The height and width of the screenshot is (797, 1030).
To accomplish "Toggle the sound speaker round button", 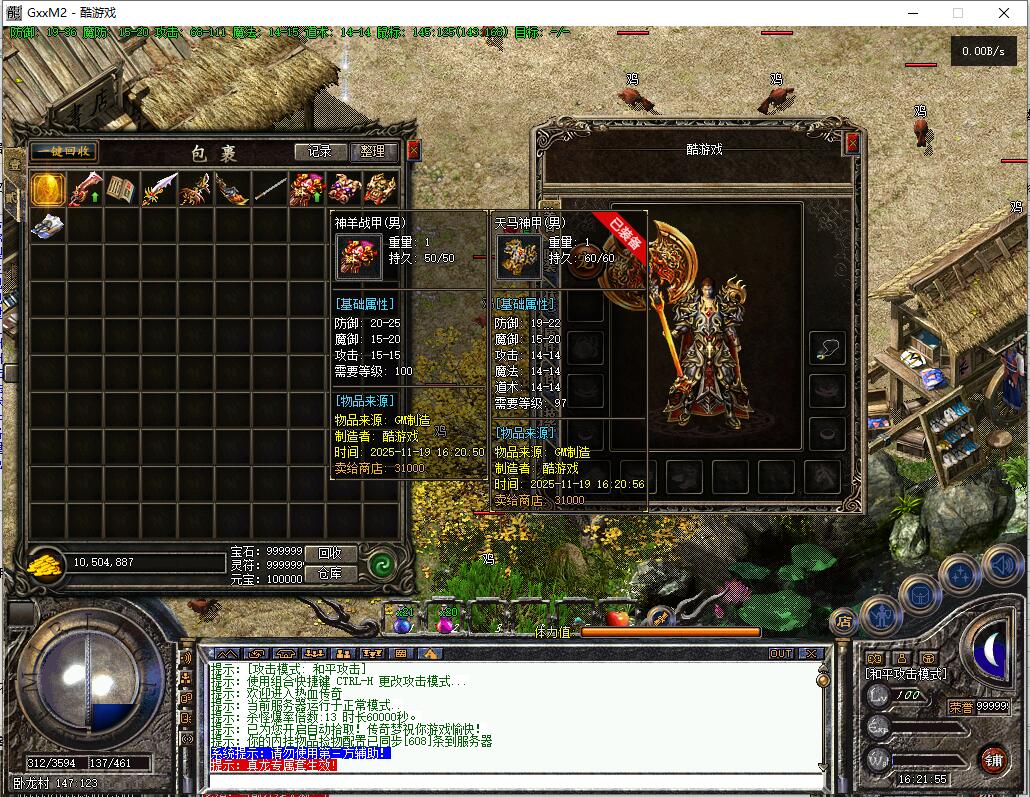I will tap(1001, 565).
